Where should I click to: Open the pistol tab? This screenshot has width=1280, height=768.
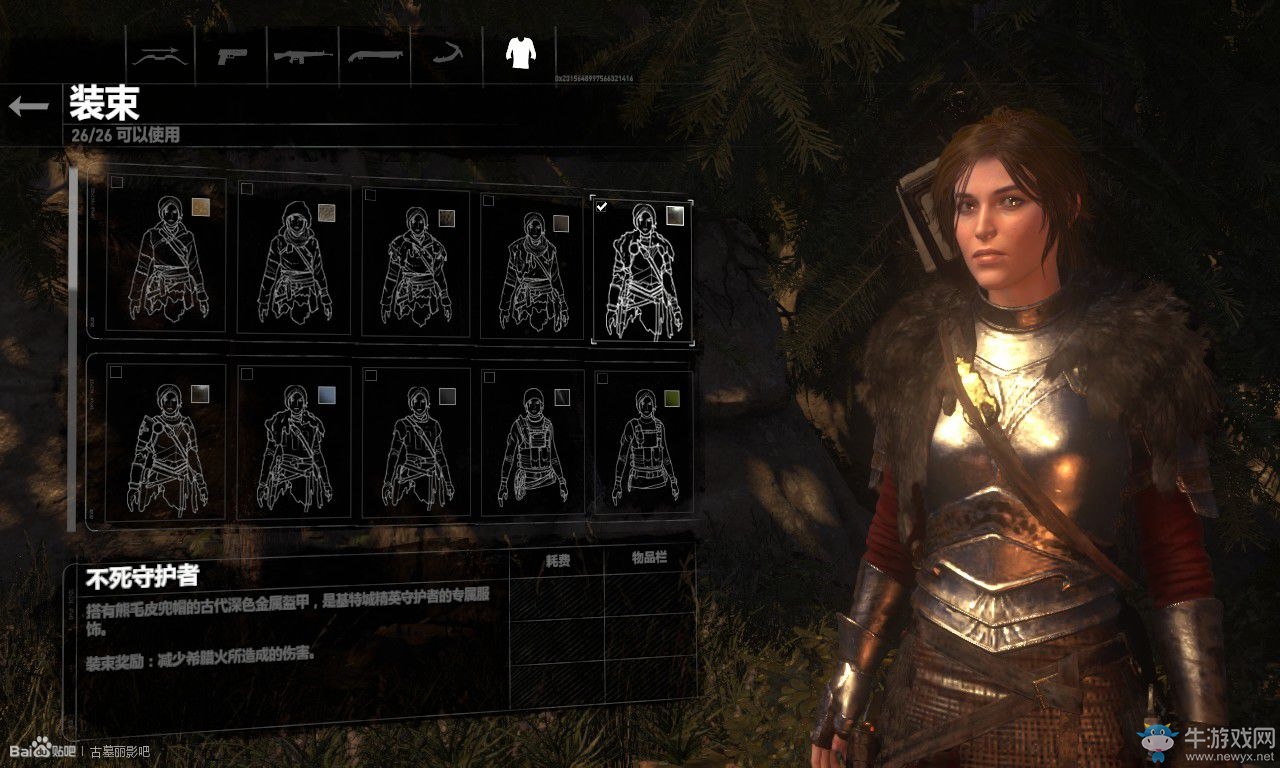pyautogui.click(x=232, y=54)
